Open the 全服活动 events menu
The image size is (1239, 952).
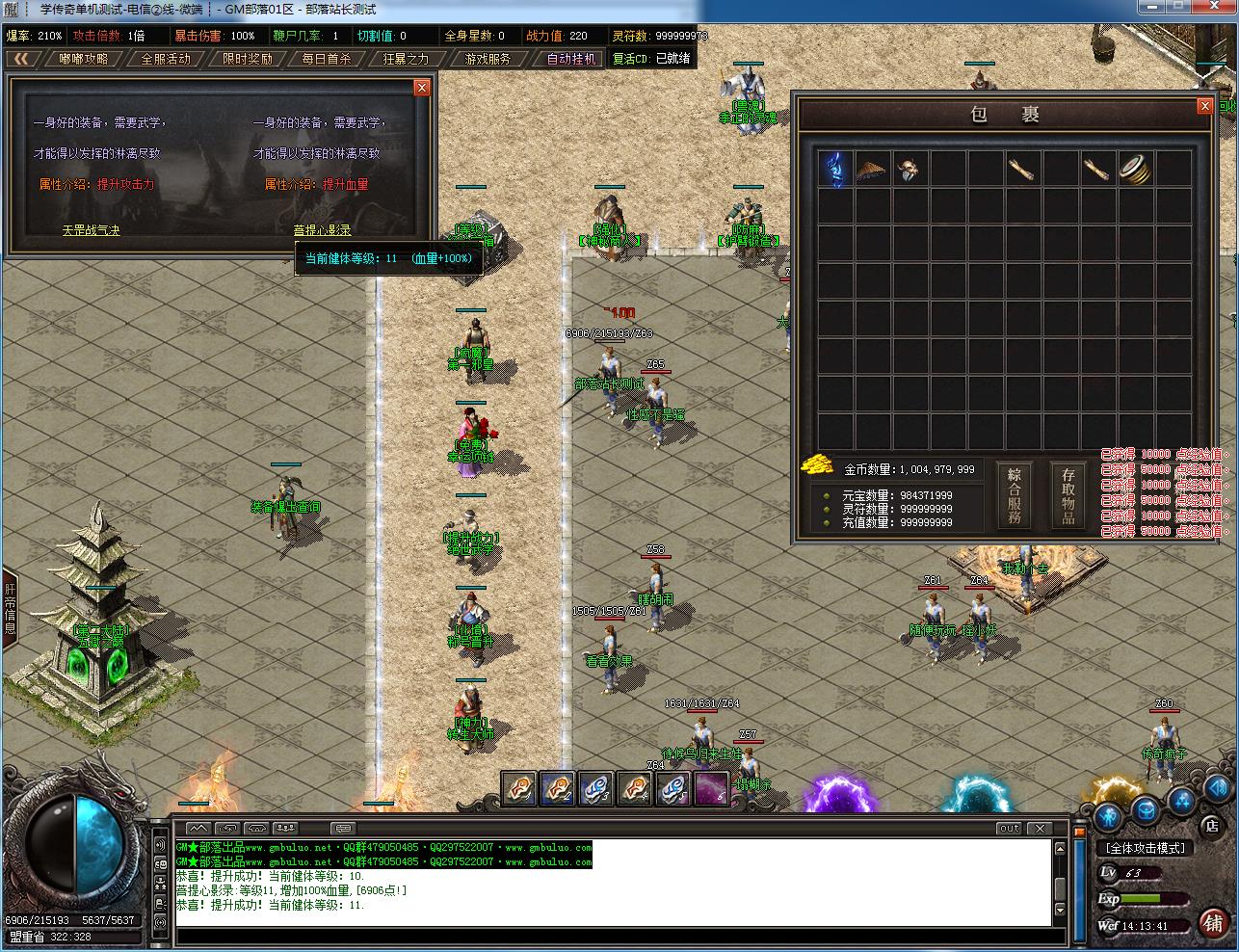coord(166,59)
